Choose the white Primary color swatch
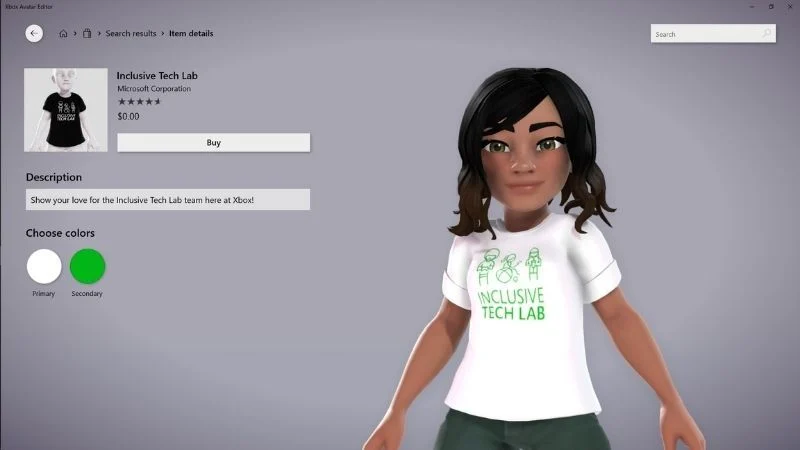 pyautogui.click(x=44, y=267)
